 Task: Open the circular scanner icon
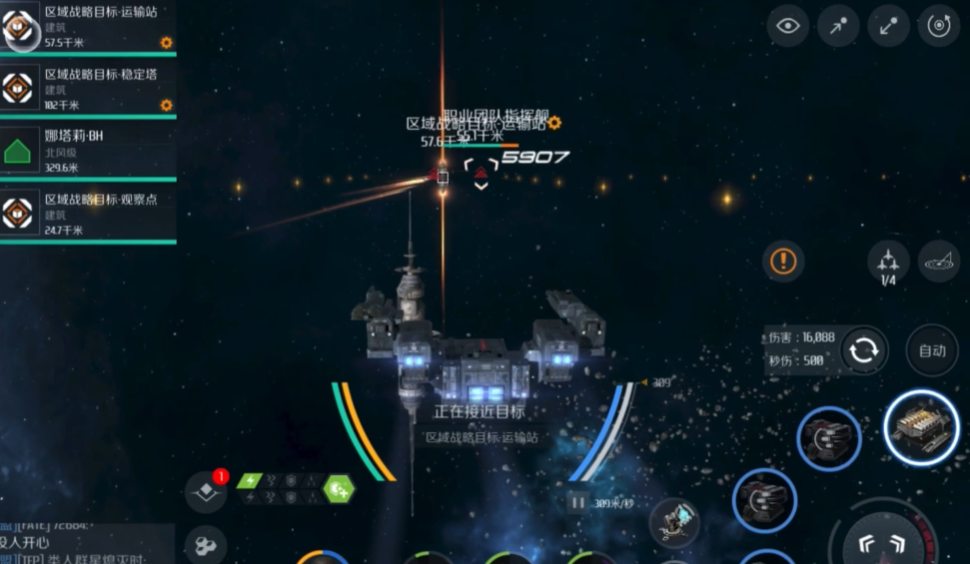pyautogui.click(x=938, y=27)
